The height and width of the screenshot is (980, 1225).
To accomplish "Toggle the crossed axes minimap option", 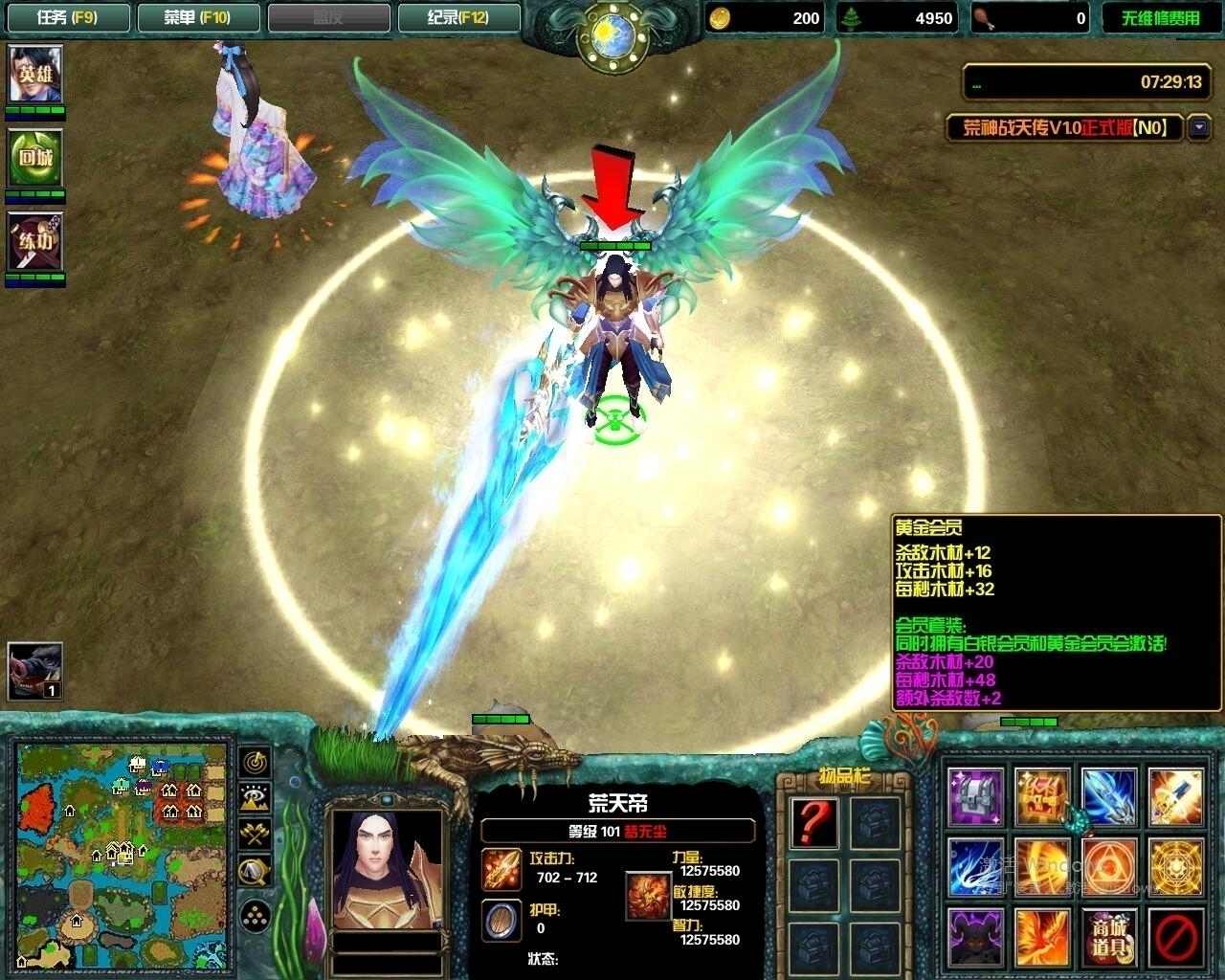I will (254, 833).
